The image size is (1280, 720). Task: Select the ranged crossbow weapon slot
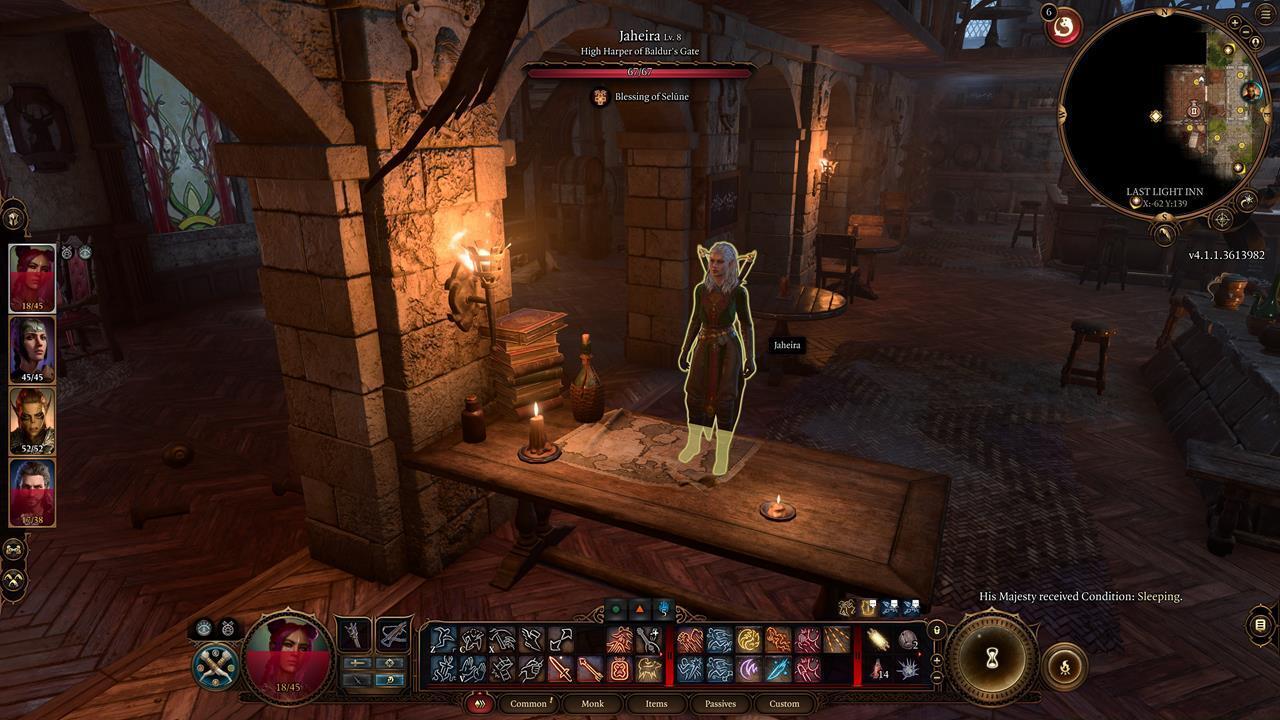pos(393,636)
